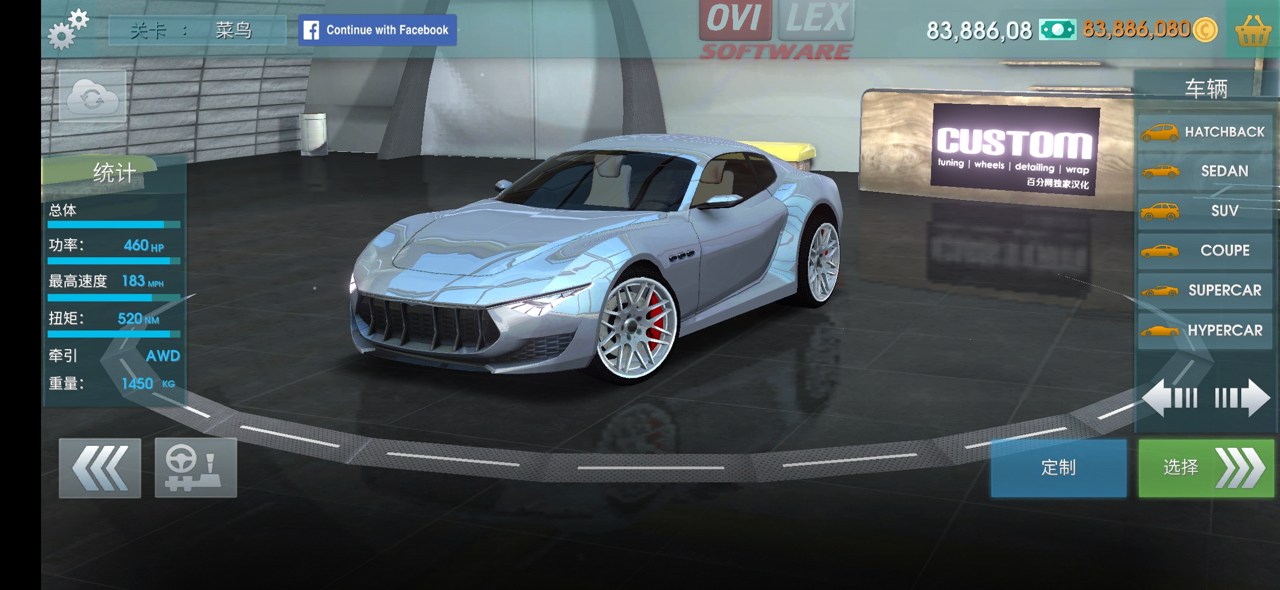1280x590 pixels.
Task: Go back with triple-chevron button
Action: tap(100, 467)
